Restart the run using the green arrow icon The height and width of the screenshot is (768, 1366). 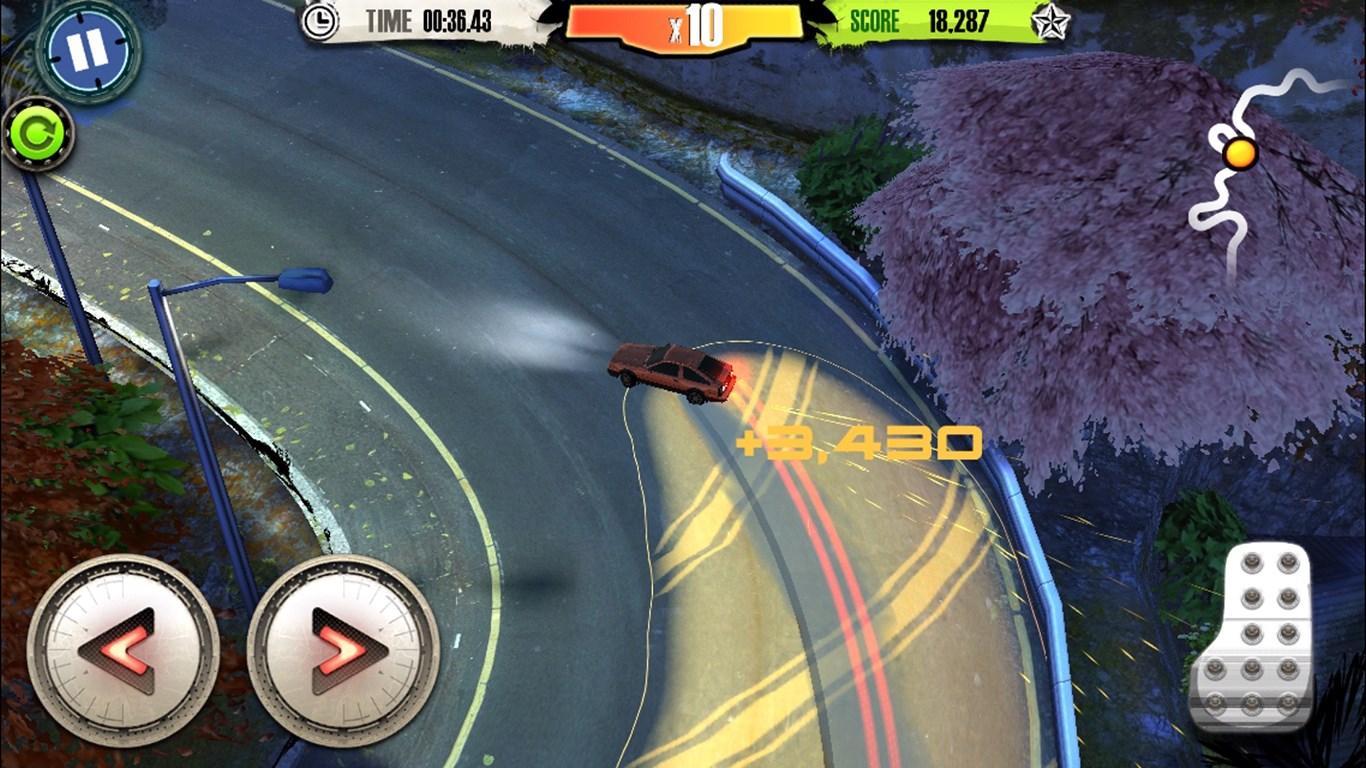[38, 134]
